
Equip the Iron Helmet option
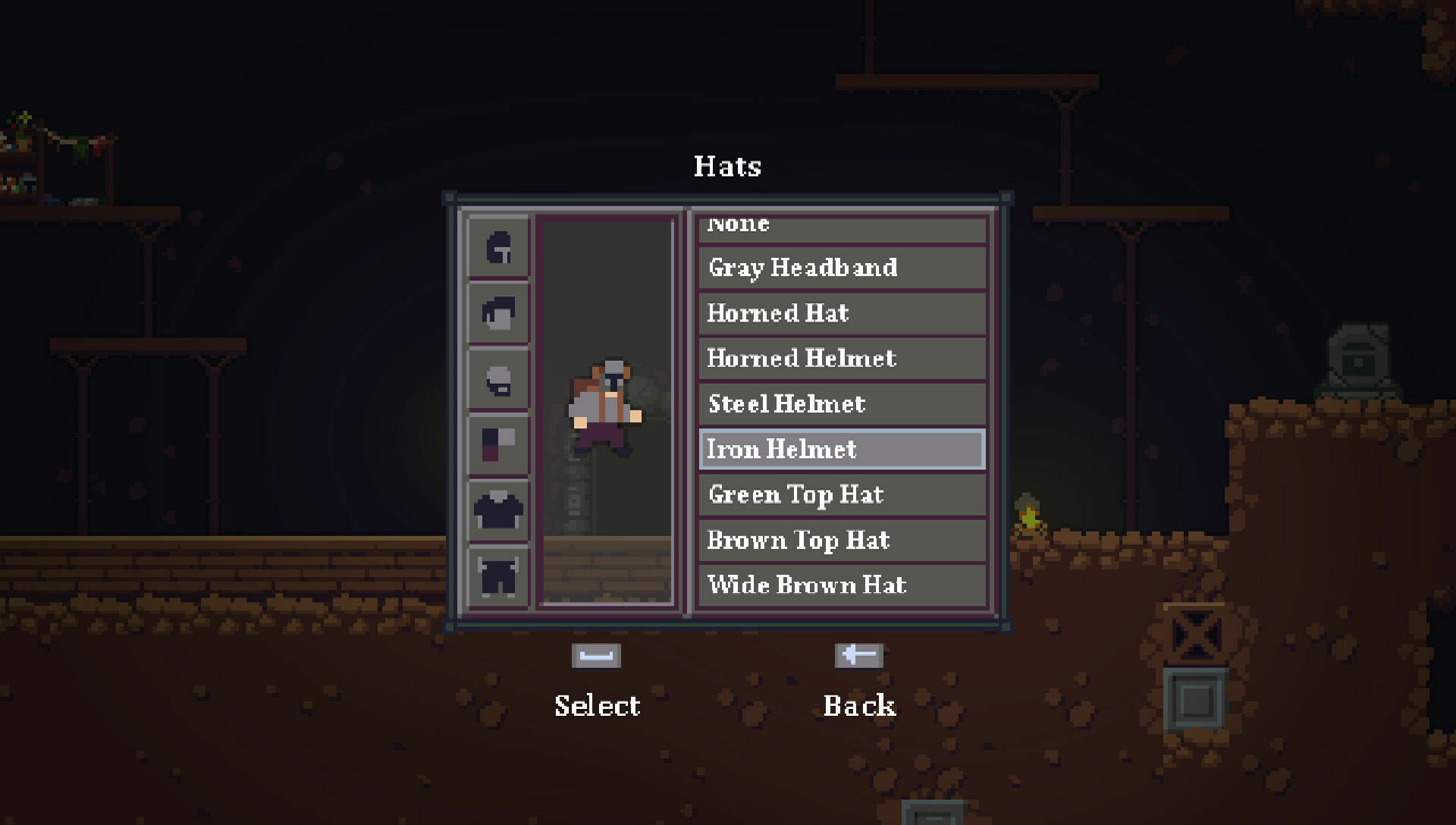pos(842,449)
